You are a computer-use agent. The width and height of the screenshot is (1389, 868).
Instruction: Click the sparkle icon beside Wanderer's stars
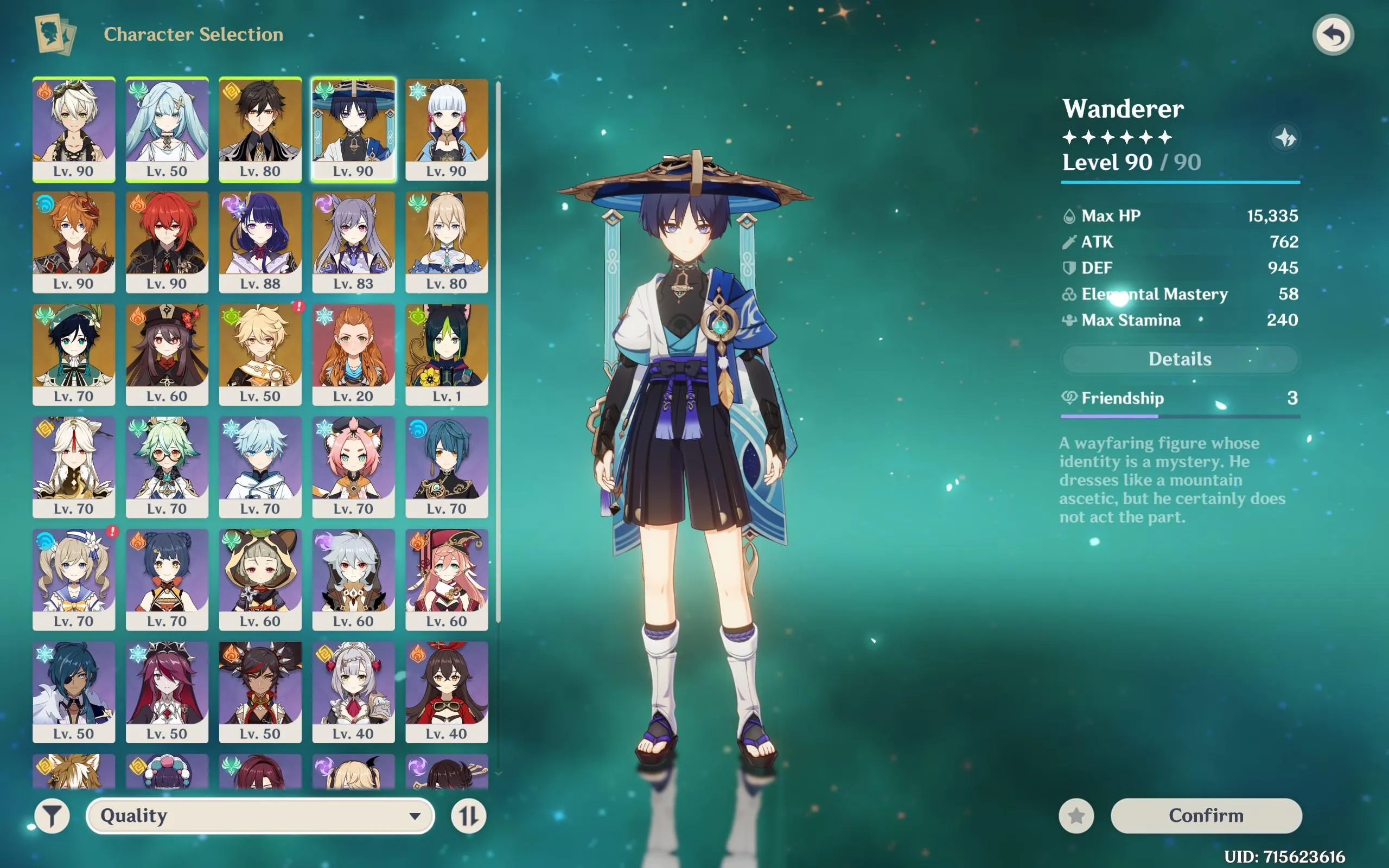(x=1286, y=138)
